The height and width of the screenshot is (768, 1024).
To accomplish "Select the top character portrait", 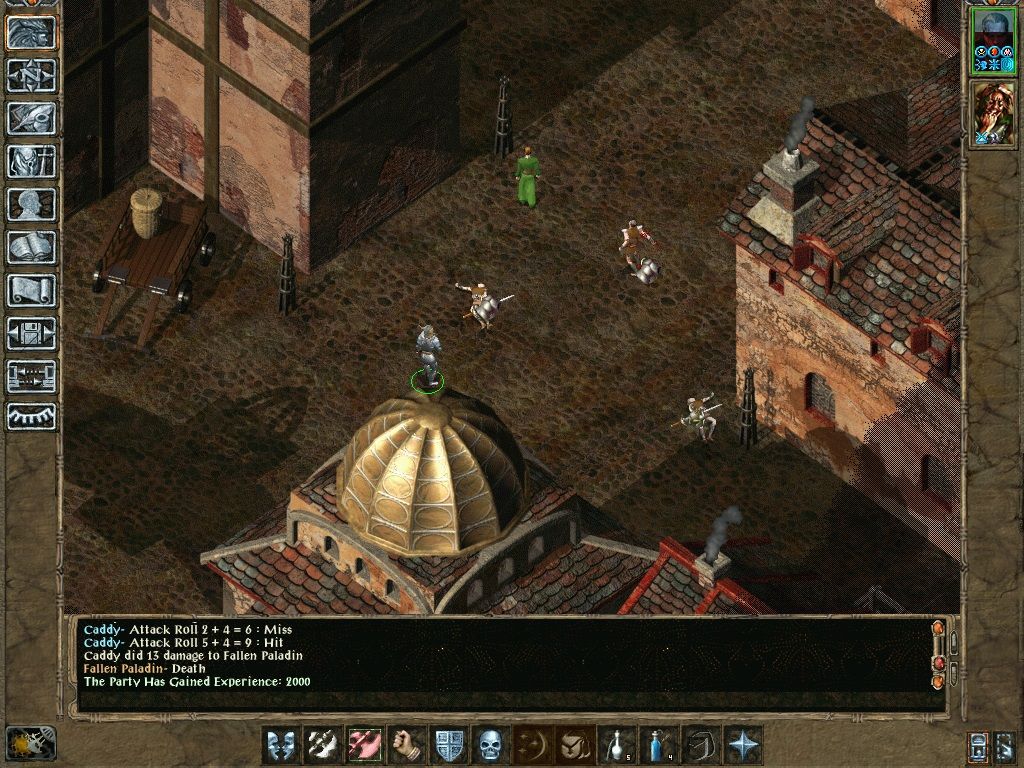I will (992, 39).
